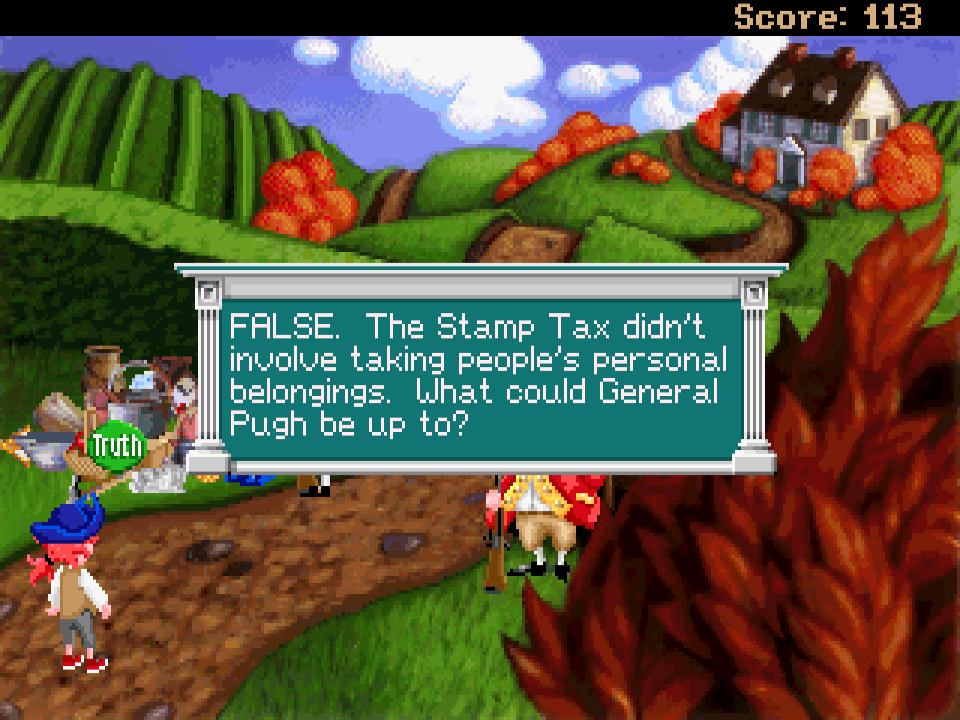Dismiss the FALSE Stamp Tax message box
This screenshot has height=720, width=960.
tap(480, 368)
